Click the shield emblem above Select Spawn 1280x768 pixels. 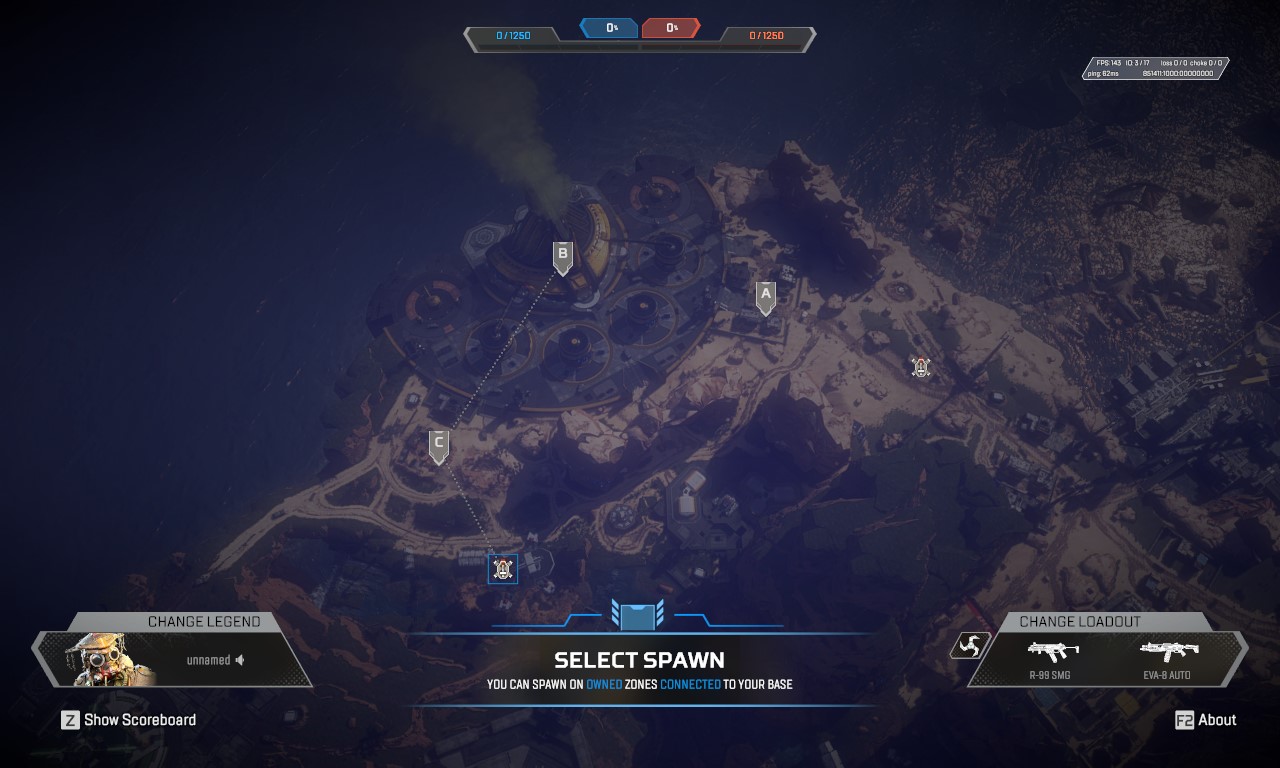coord(639,615)
